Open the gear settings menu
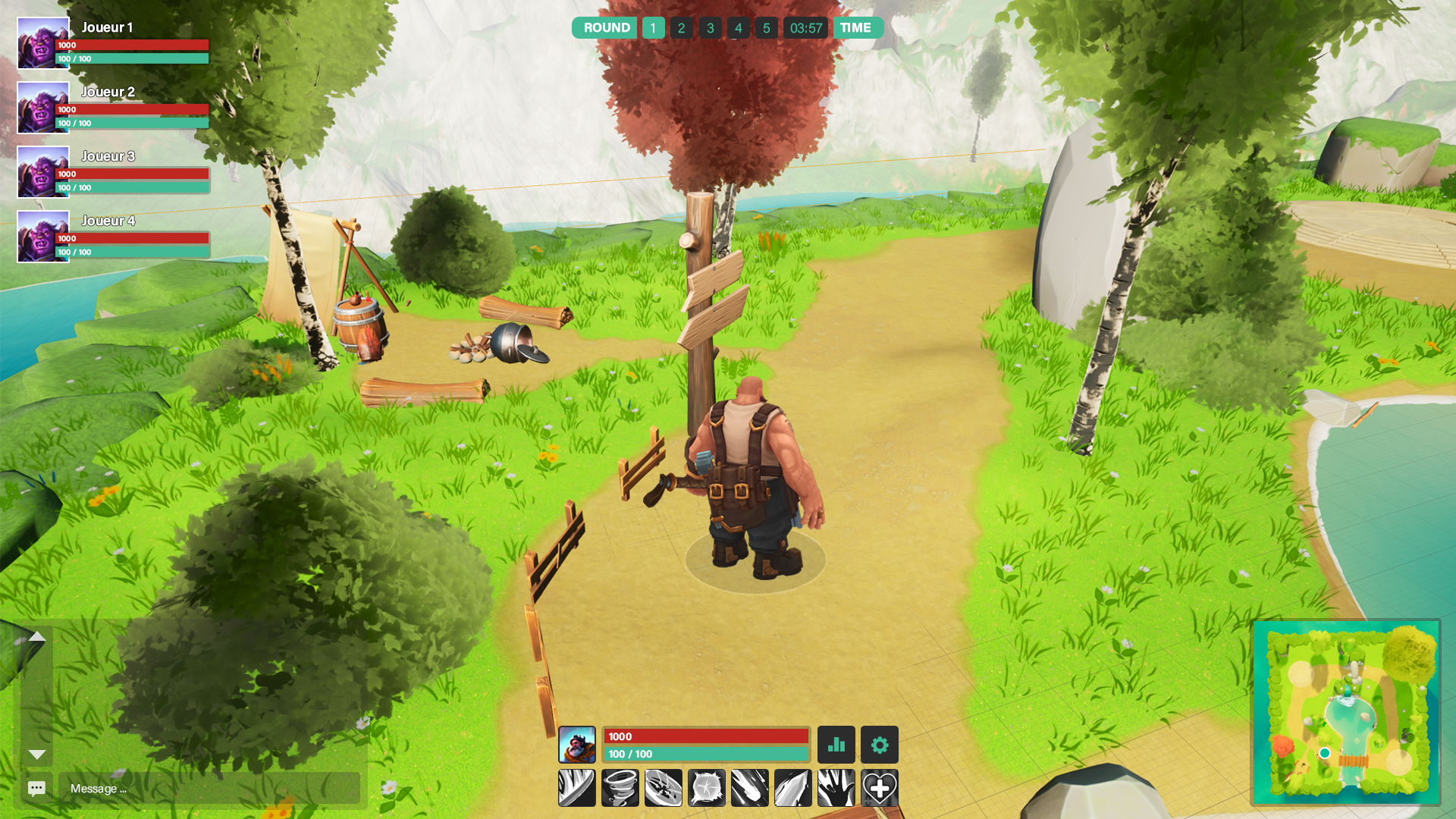The image size is (1456, 819). tap(880, 745)
